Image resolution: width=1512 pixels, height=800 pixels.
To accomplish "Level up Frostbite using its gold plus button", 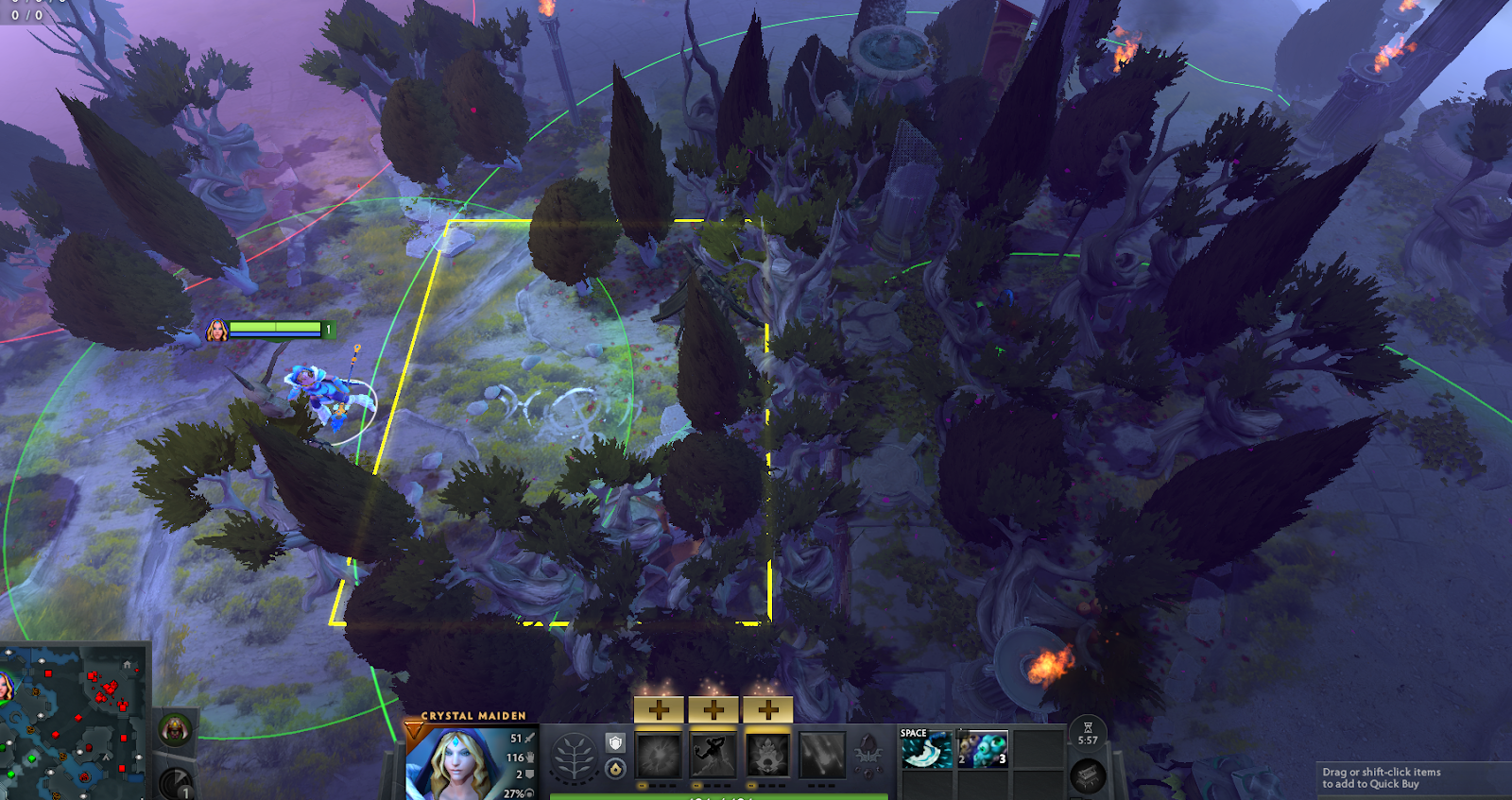I will [x=713, y=709].
